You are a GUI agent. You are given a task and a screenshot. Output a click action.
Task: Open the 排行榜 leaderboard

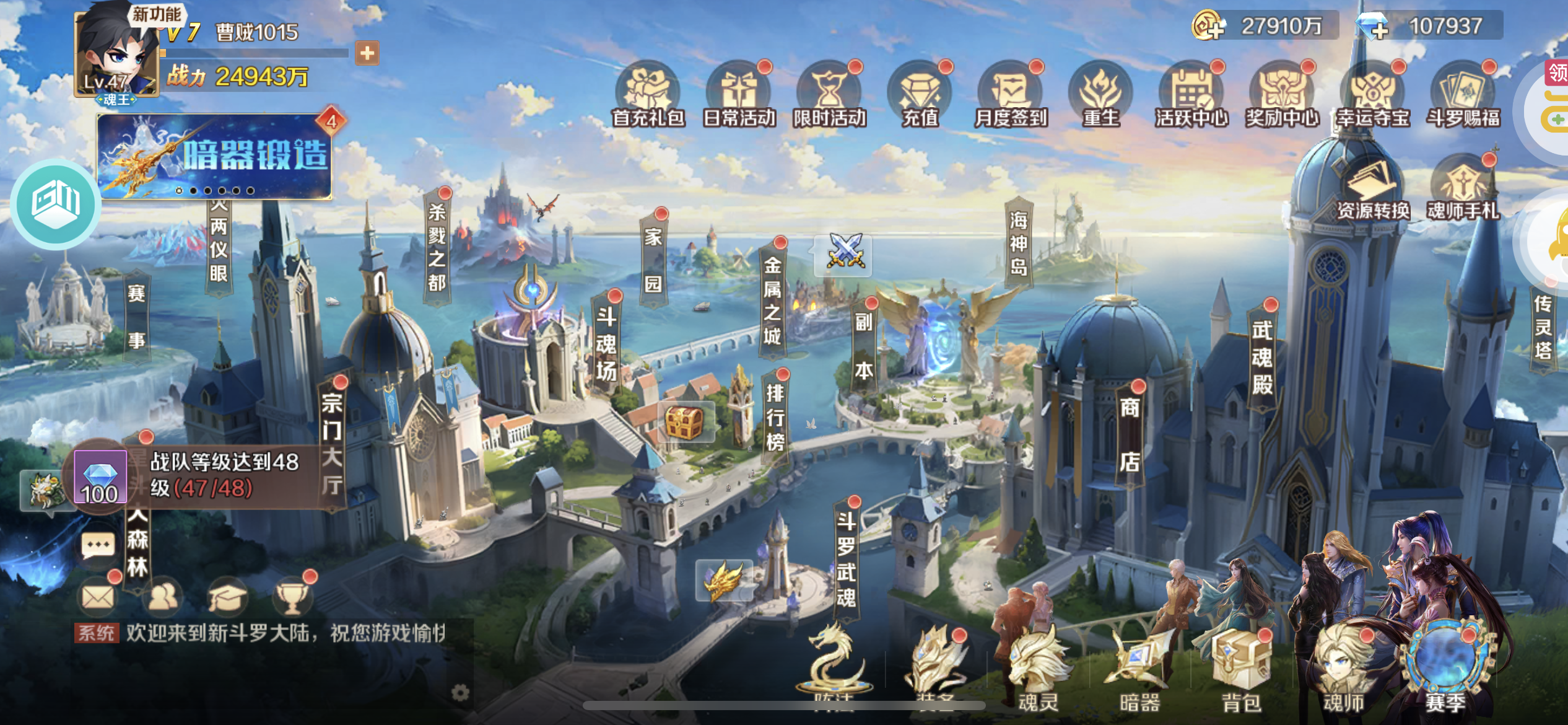point(775,417)
